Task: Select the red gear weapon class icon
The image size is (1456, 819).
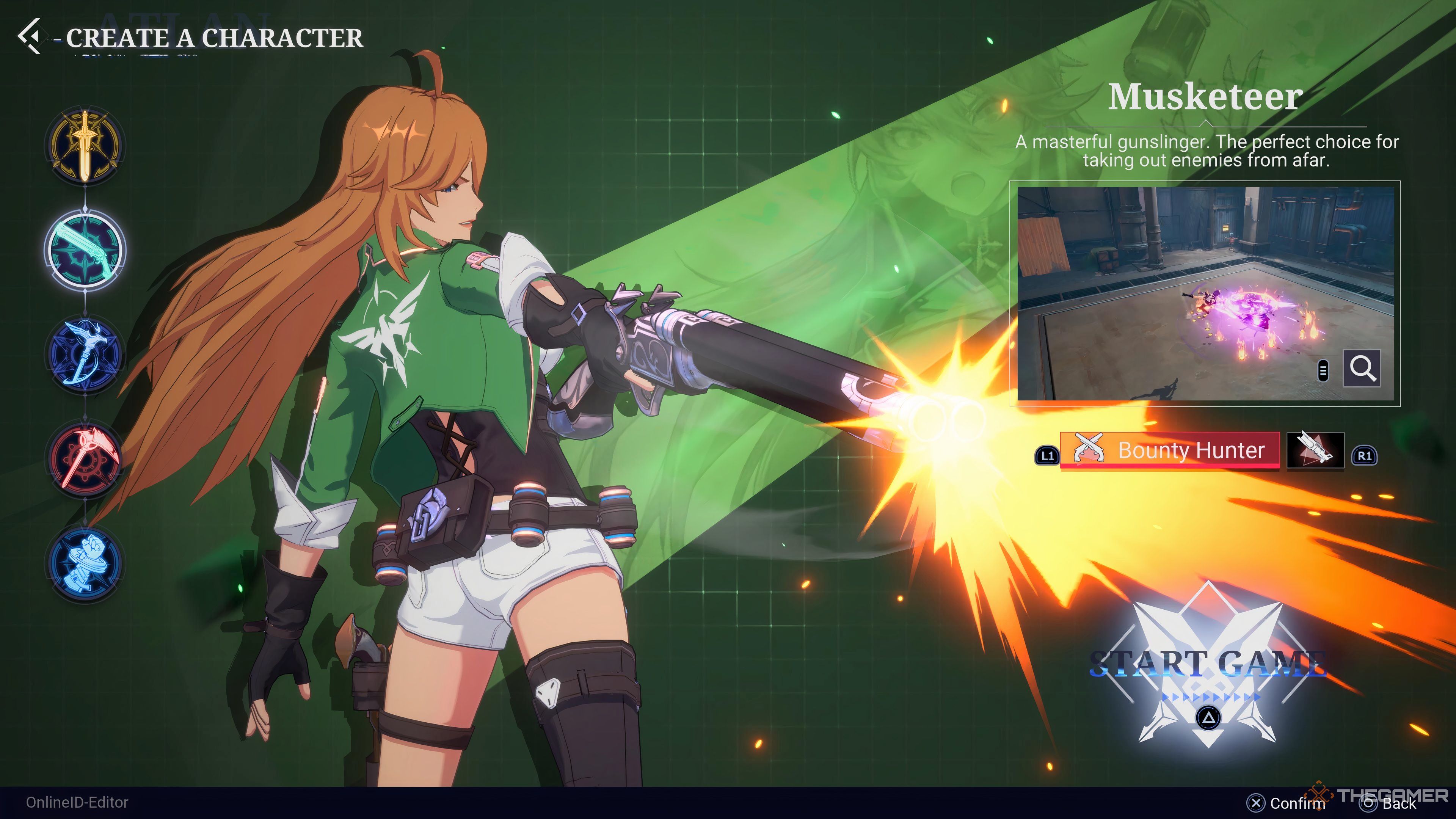Action: click(85, 458)
